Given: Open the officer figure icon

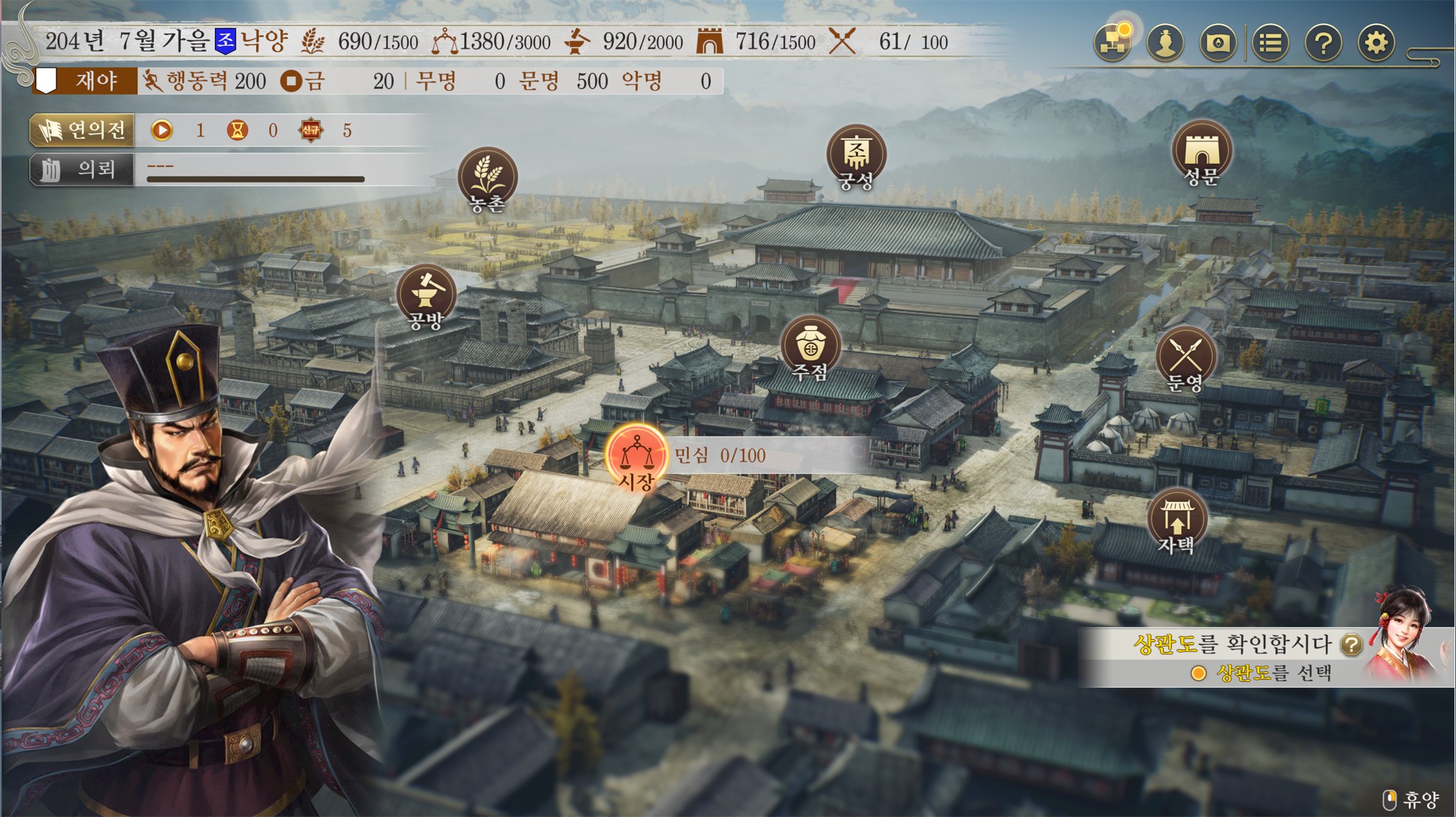Looking at the screenshot, I should pyautogui.click(x=1165, y=42).
